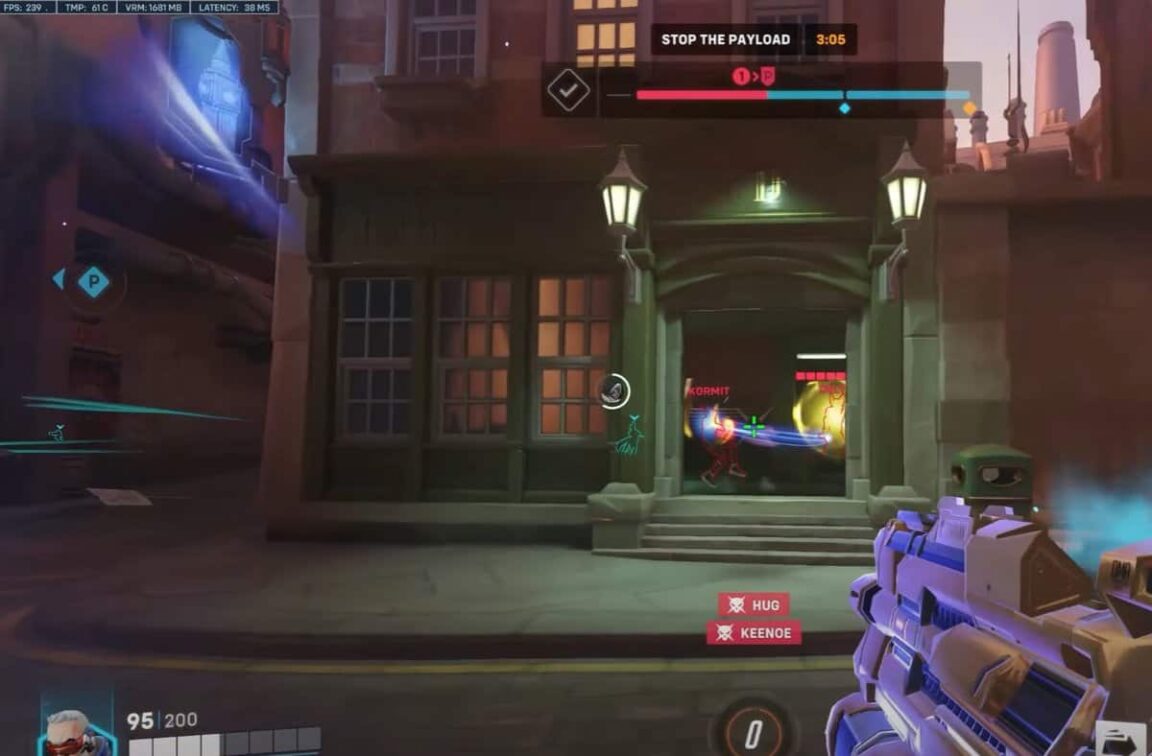The image size is (1152, 756).
Task: Select the checkmark diamond objective icon
Action: tap(568, 91)
